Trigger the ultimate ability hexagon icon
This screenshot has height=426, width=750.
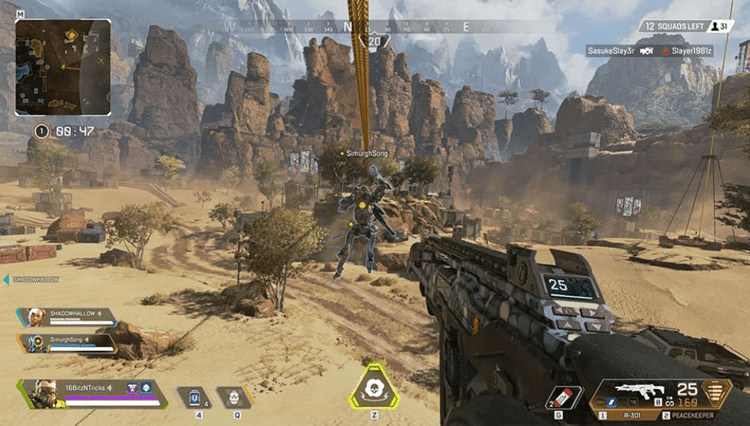pos(374,387)
